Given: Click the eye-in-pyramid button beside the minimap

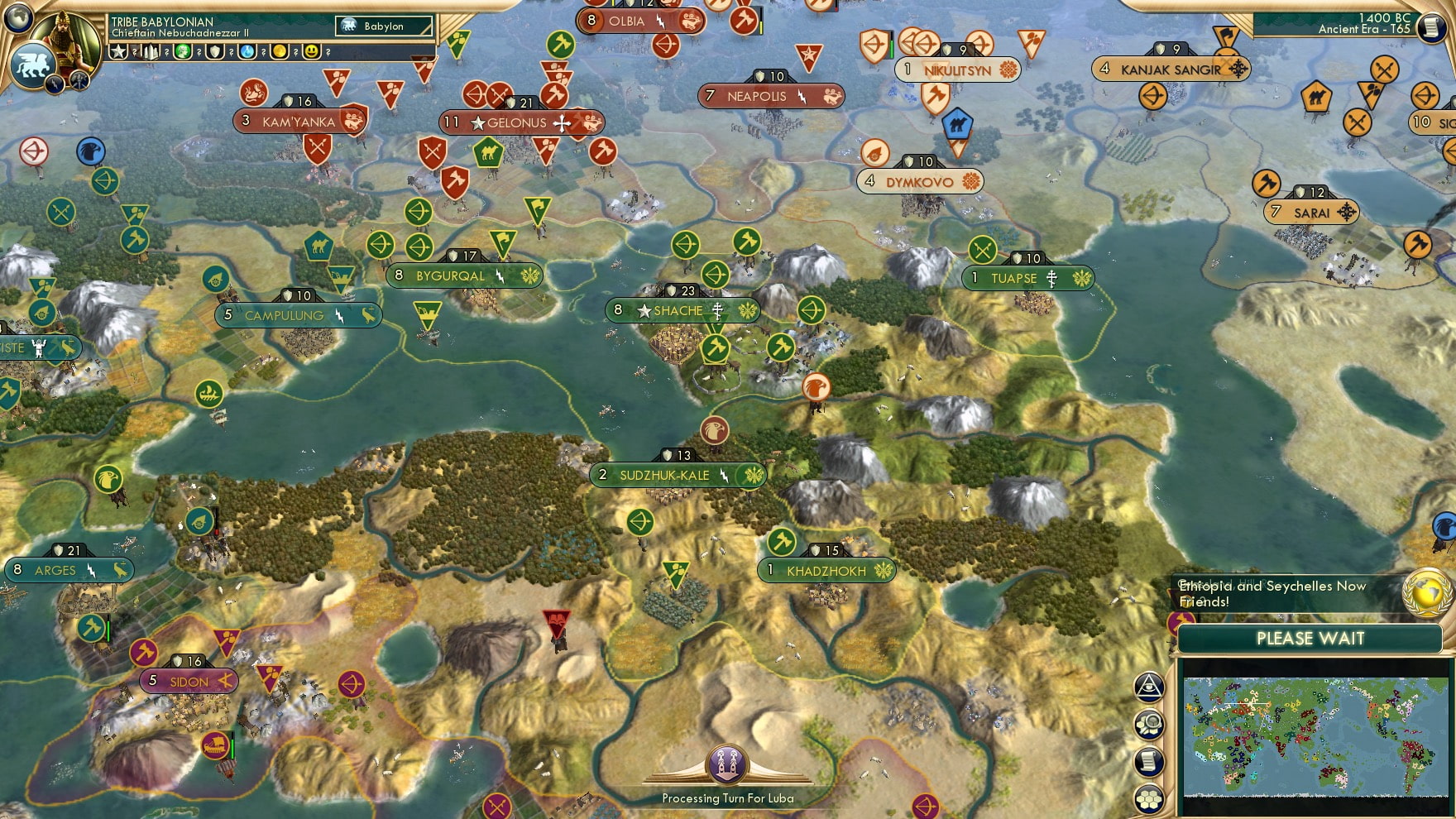Looking at the screenshot, I should click(x=1149, y=687).
